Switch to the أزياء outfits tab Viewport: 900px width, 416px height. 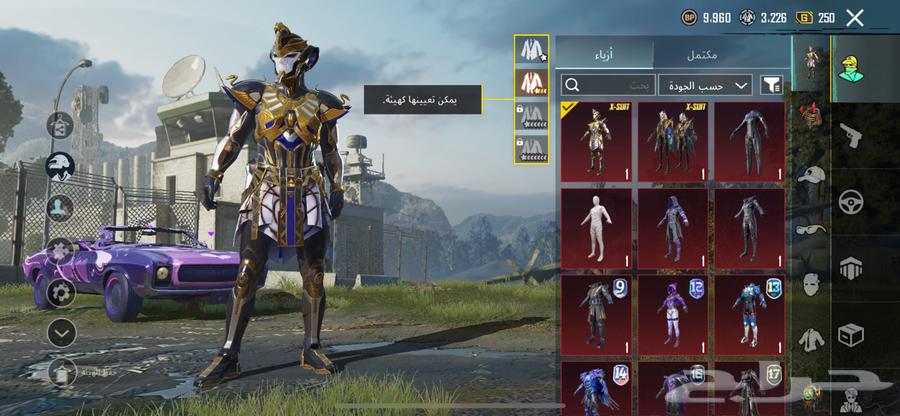pos(604,54)
